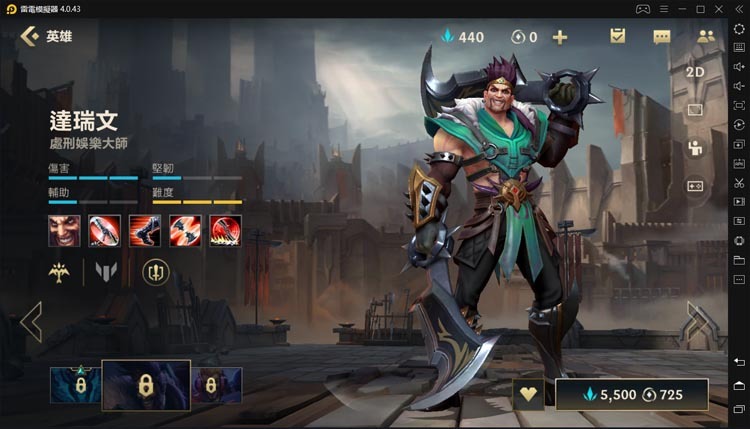Open the missions checklist icon
Image resolution: width=750 pixels, height=429 pixels.
[617, 37]
